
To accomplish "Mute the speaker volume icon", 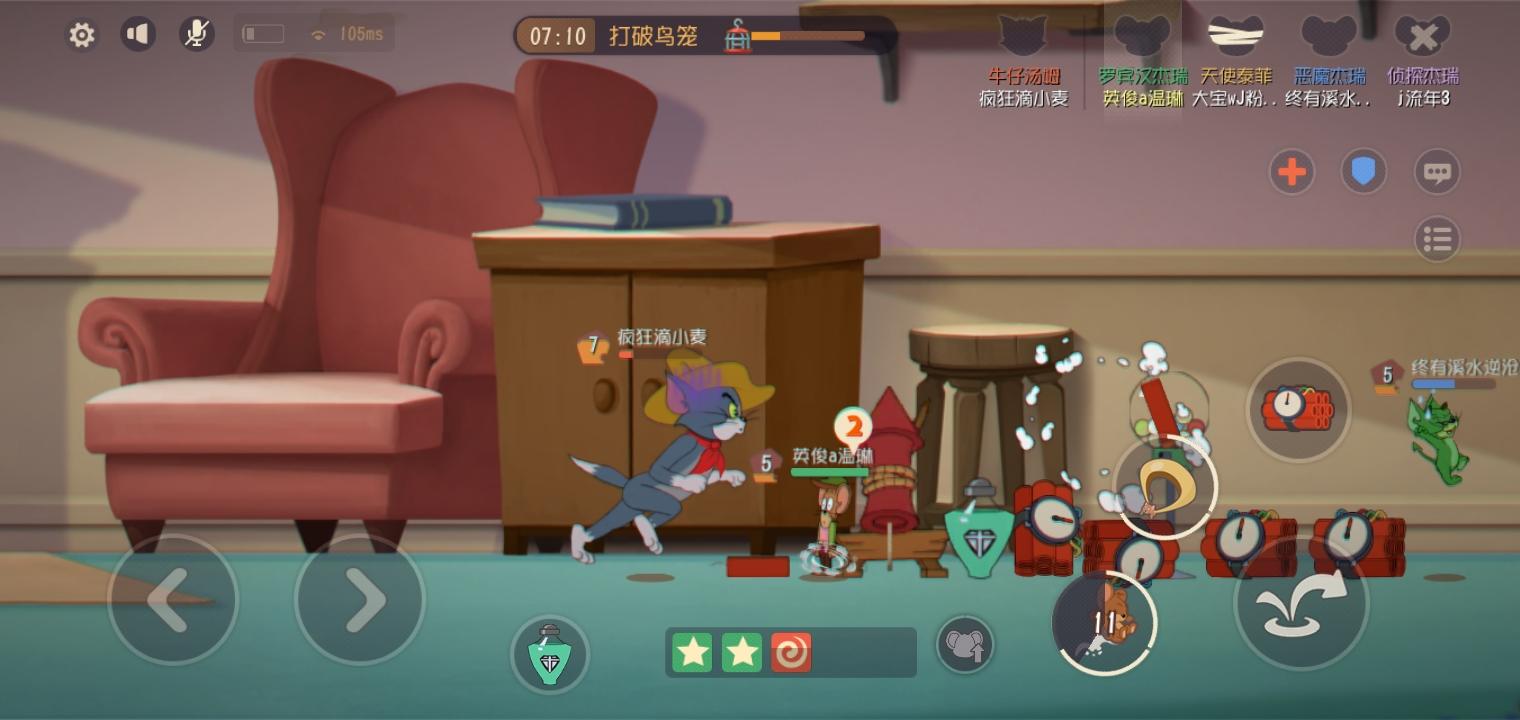I will point(139,33).
